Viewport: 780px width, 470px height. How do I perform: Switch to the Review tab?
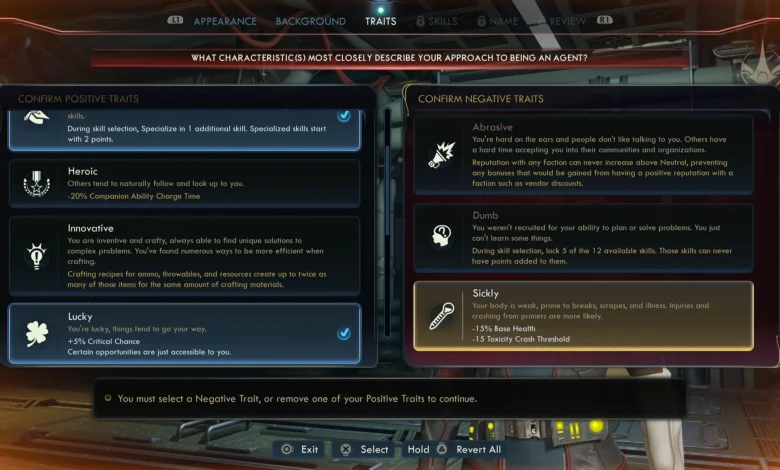tap(567, 21)
